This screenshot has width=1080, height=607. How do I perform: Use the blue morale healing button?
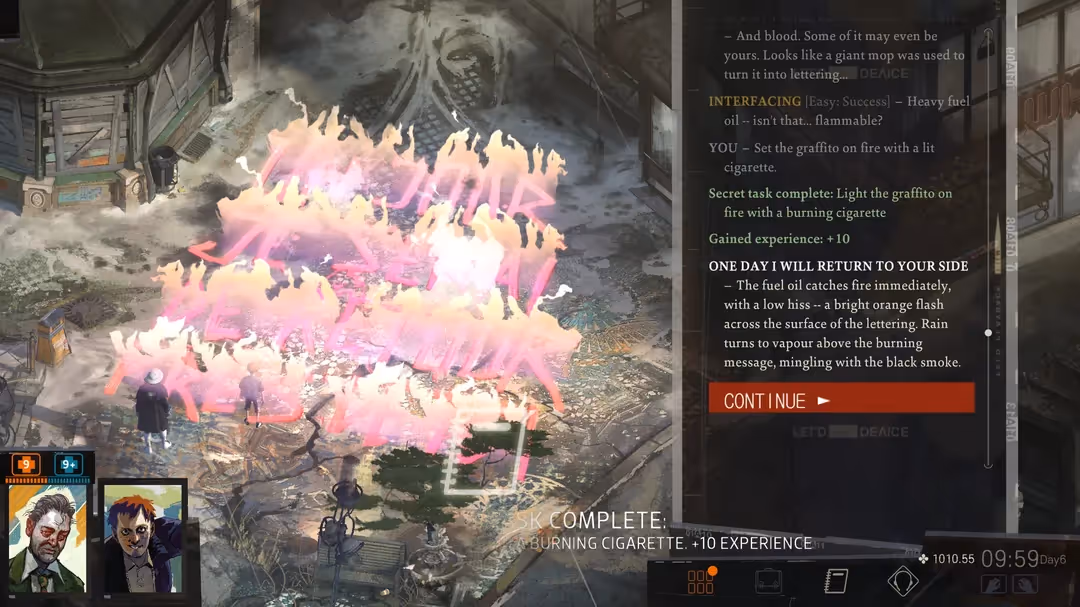click(x=69, y=464)
